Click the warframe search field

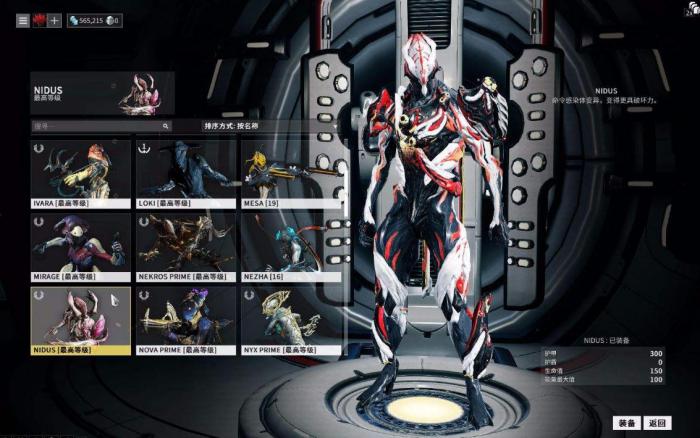pyautogui.click(x=100, y=127)
